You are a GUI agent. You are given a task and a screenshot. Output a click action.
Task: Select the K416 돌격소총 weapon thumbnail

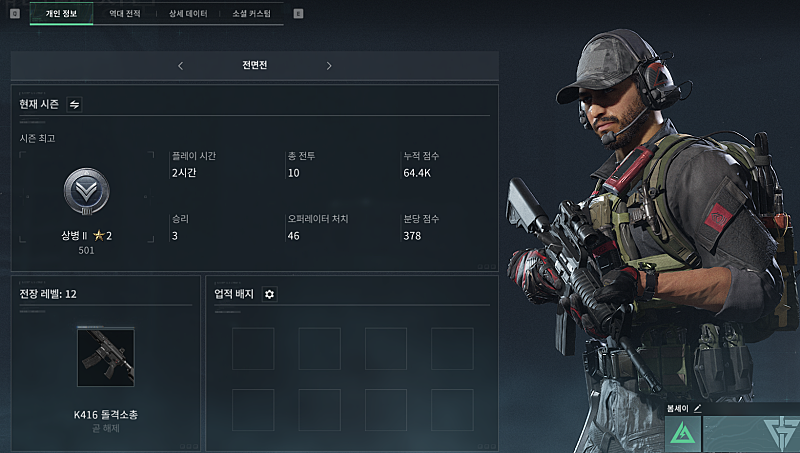point(105,357)
